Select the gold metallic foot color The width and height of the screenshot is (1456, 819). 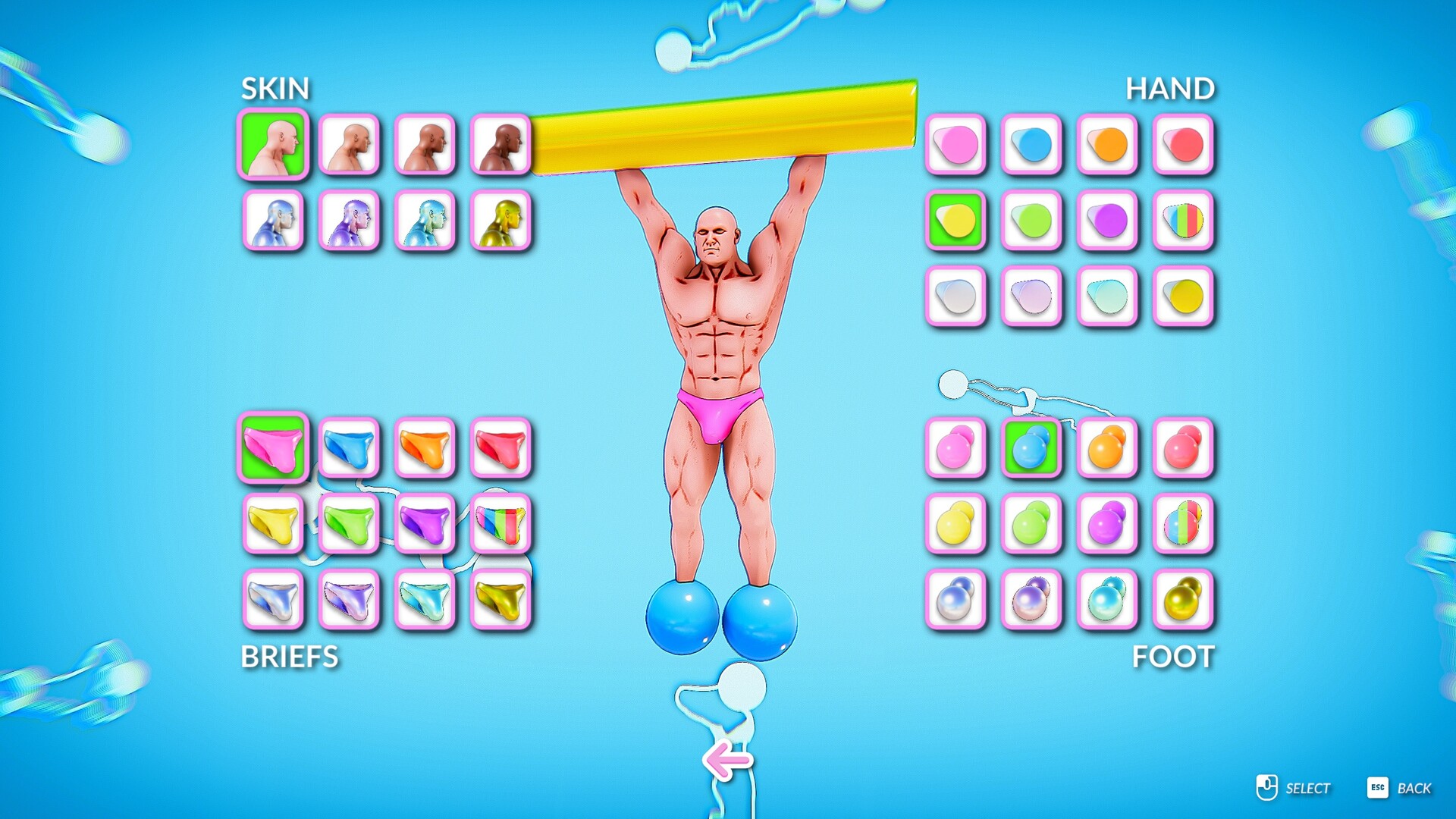coord(1183,599)
